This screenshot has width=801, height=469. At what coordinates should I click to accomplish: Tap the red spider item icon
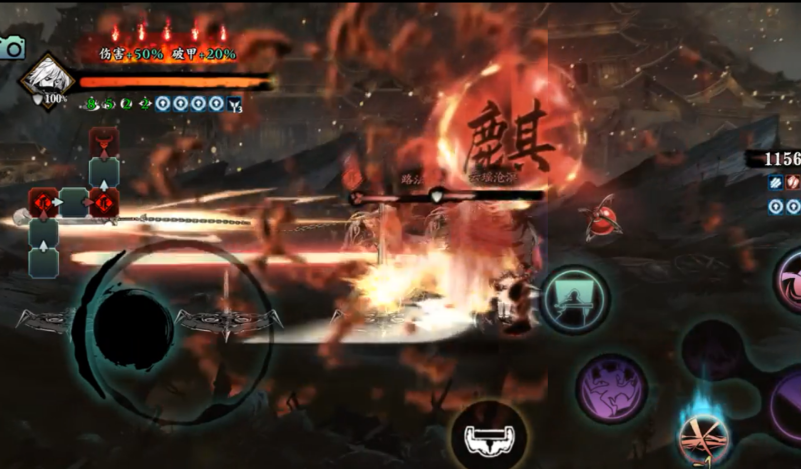coord(603,220)
